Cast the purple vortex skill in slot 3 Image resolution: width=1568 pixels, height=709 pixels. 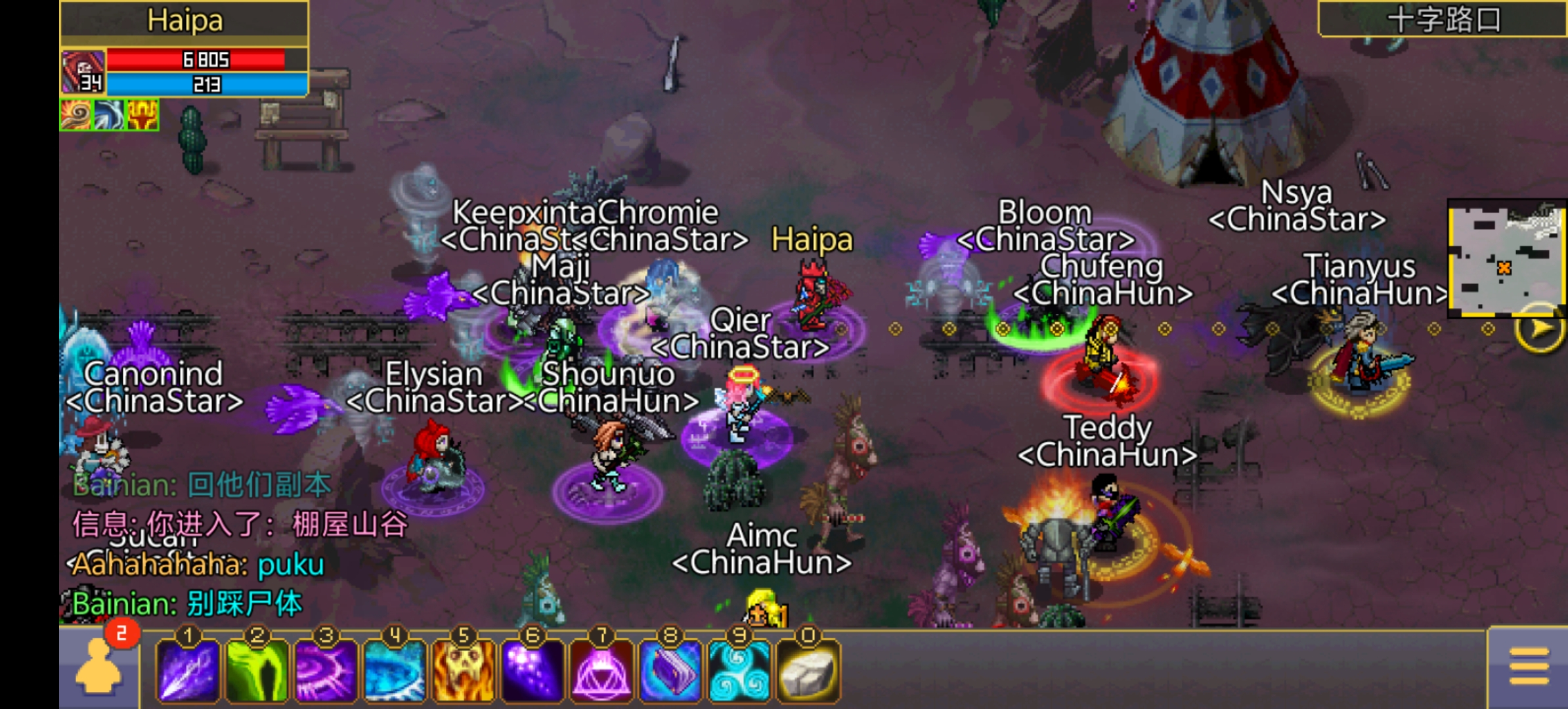pyautogui.click(x=326, y=671)
